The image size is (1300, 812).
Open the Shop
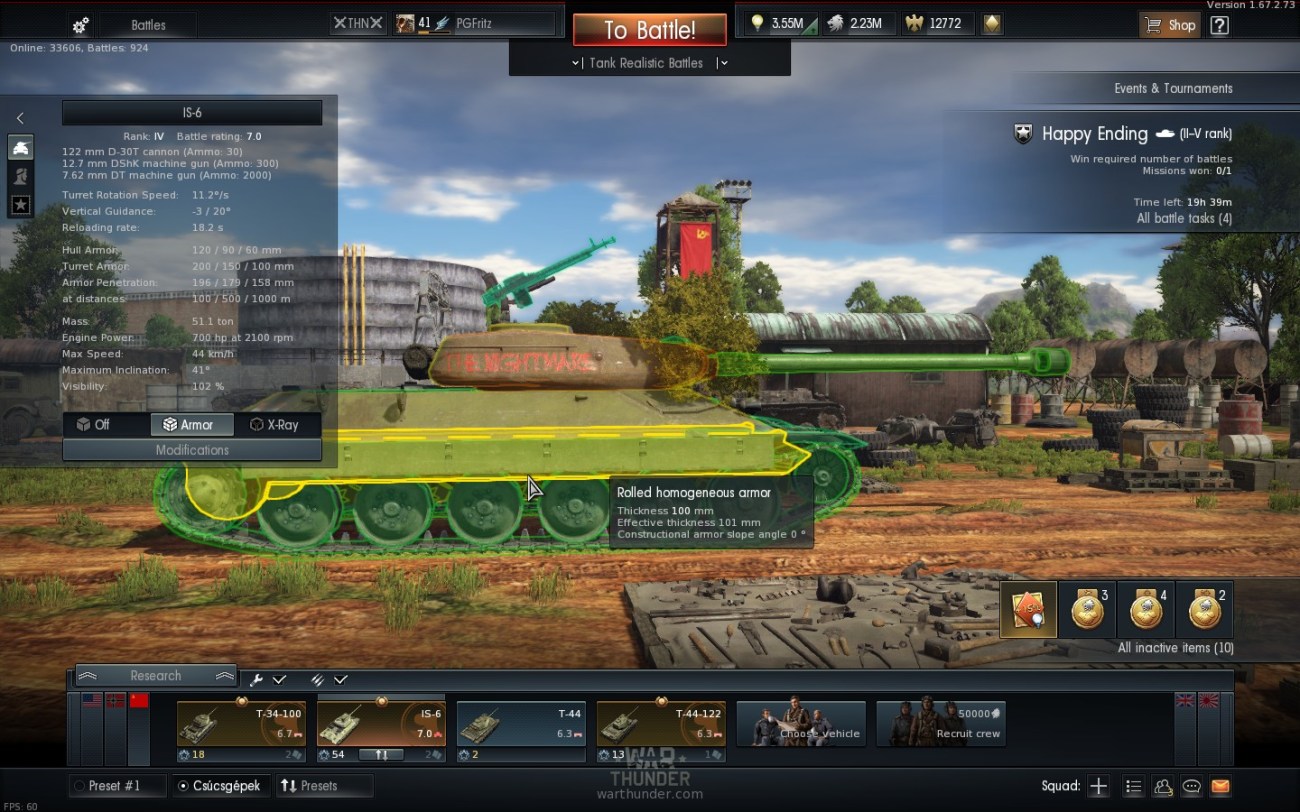1170,25
